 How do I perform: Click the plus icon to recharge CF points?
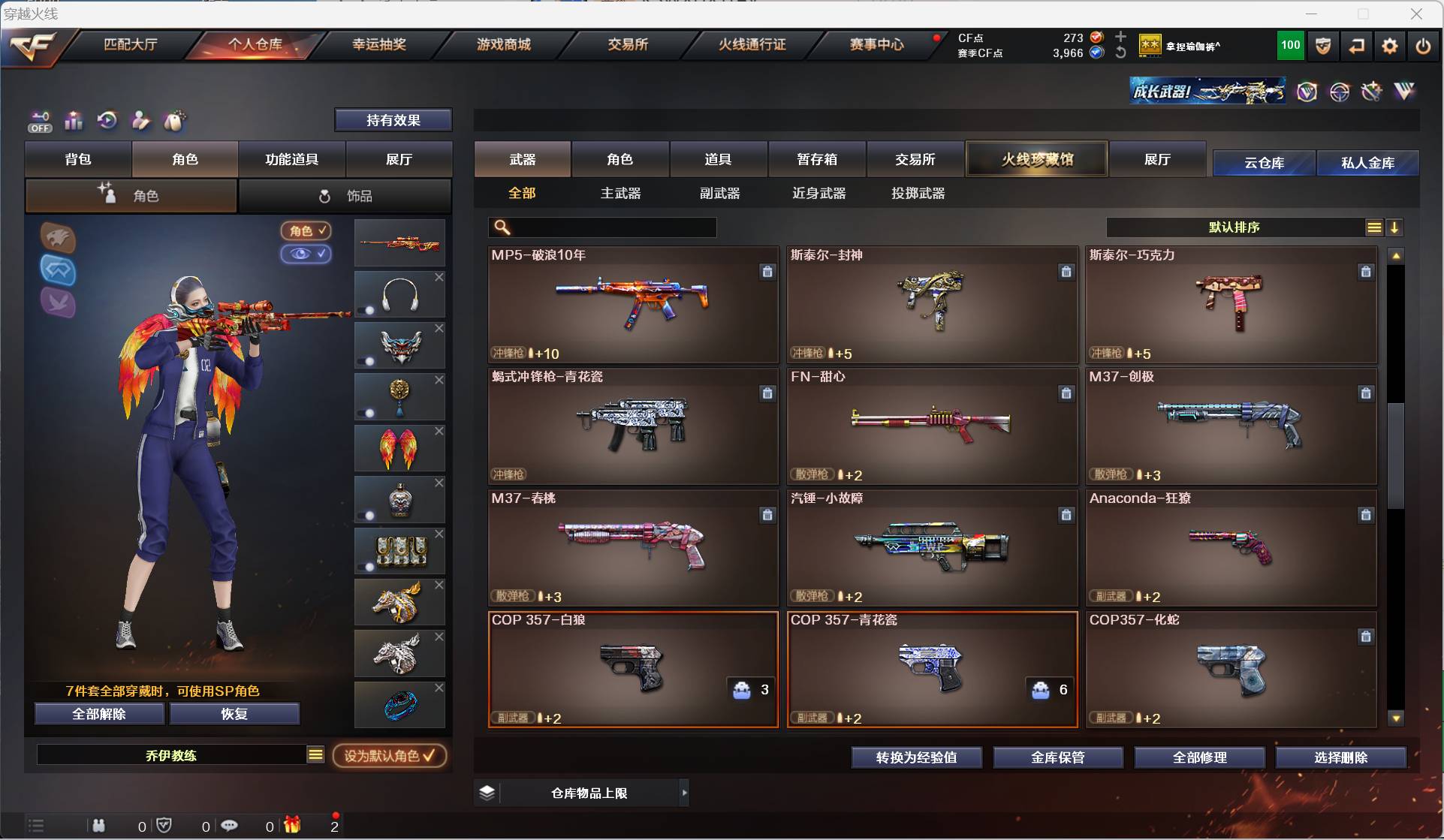pos(1120,35)
